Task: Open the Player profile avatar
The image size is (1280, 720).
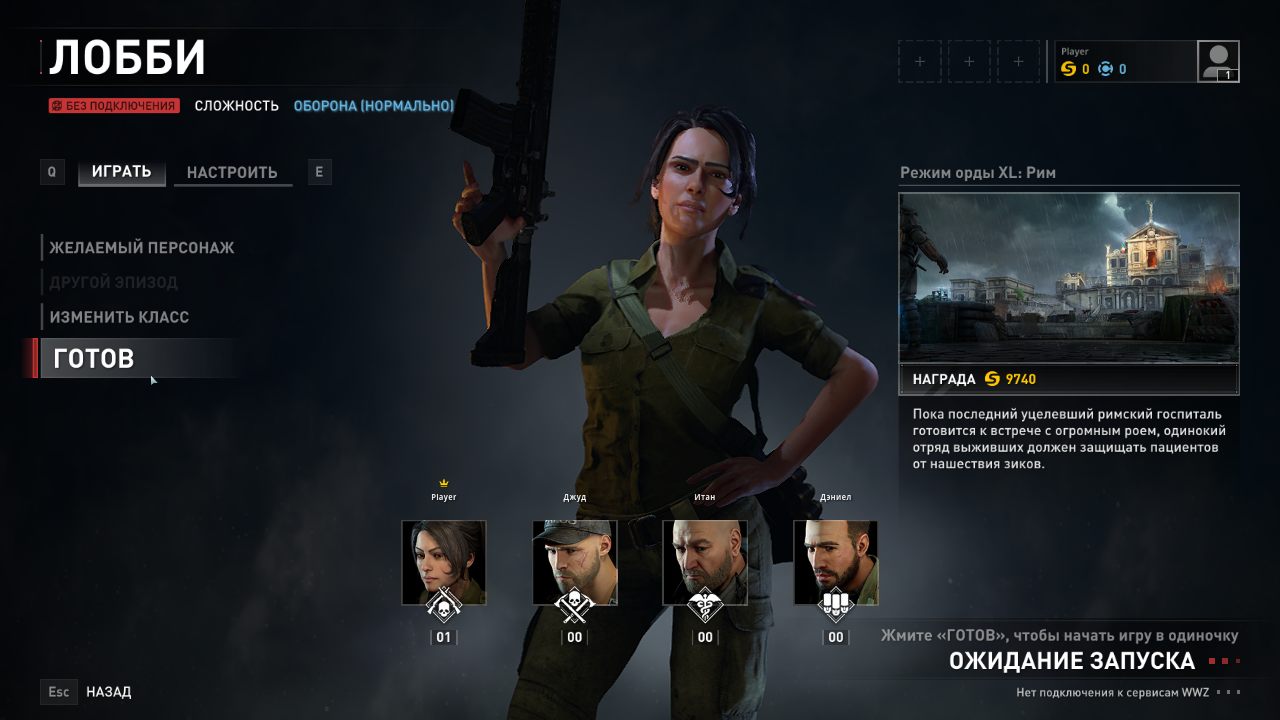Action: coord(1218,61)
